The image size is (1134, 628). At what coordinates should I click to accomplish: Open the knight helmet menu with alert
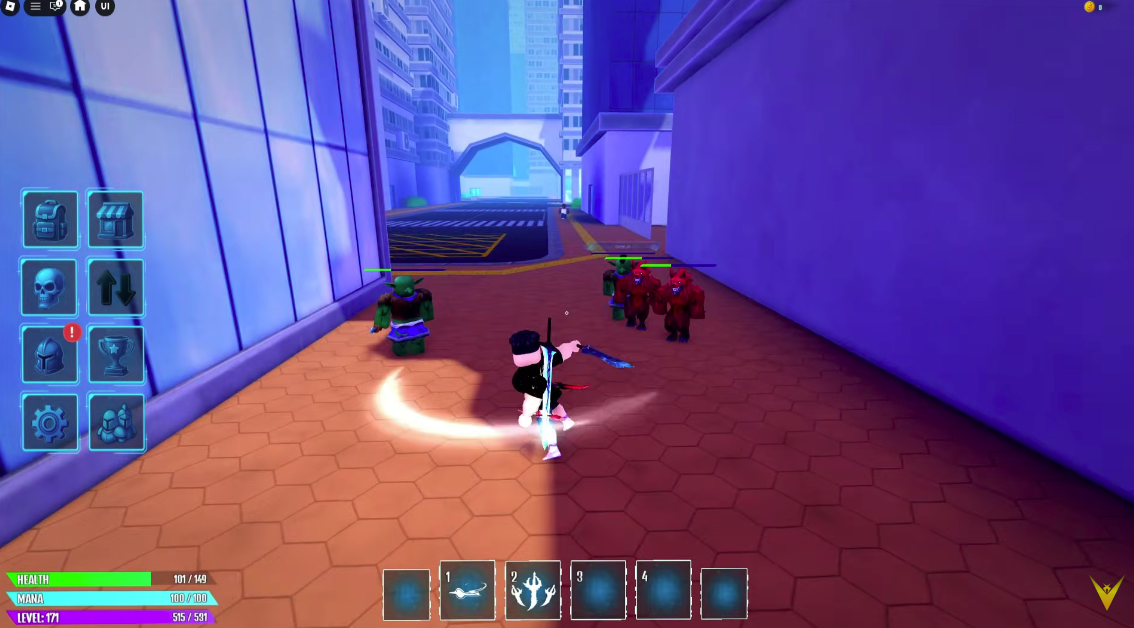click(x=50, y=354)
